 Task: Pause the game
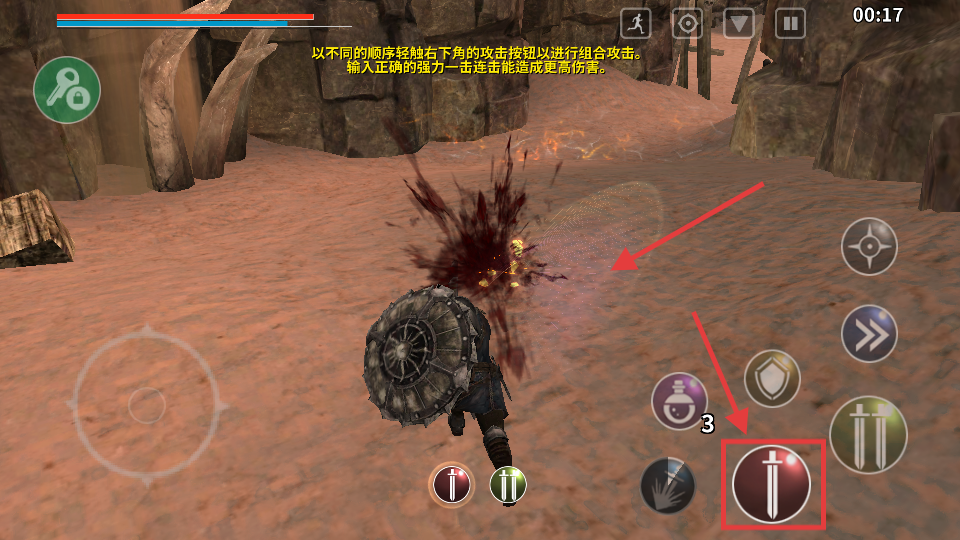point(790,23)
